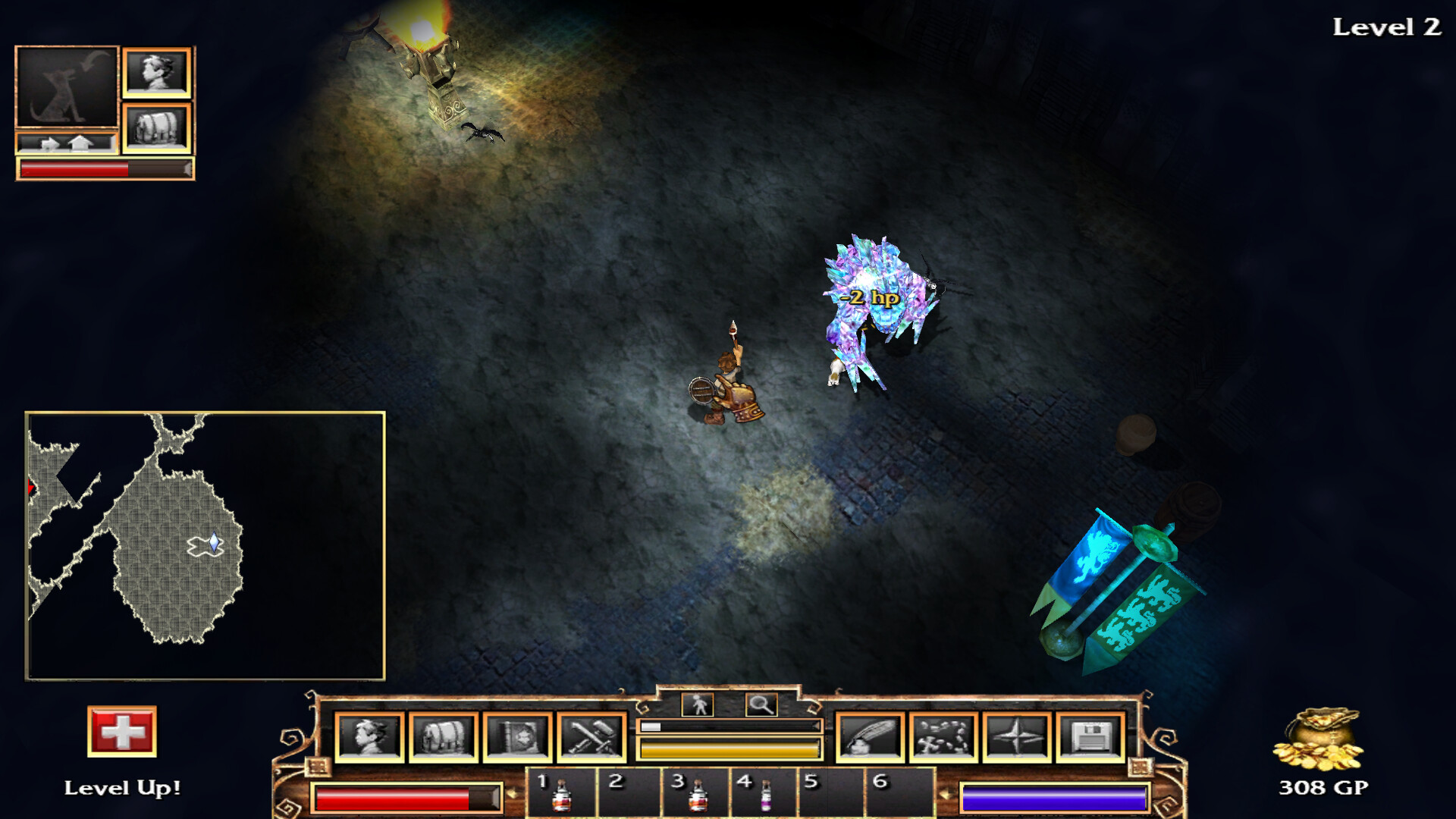Open the player character sheet from the bottom bar
Viewport: 1456px width, 819px height.
coord(369,737)
